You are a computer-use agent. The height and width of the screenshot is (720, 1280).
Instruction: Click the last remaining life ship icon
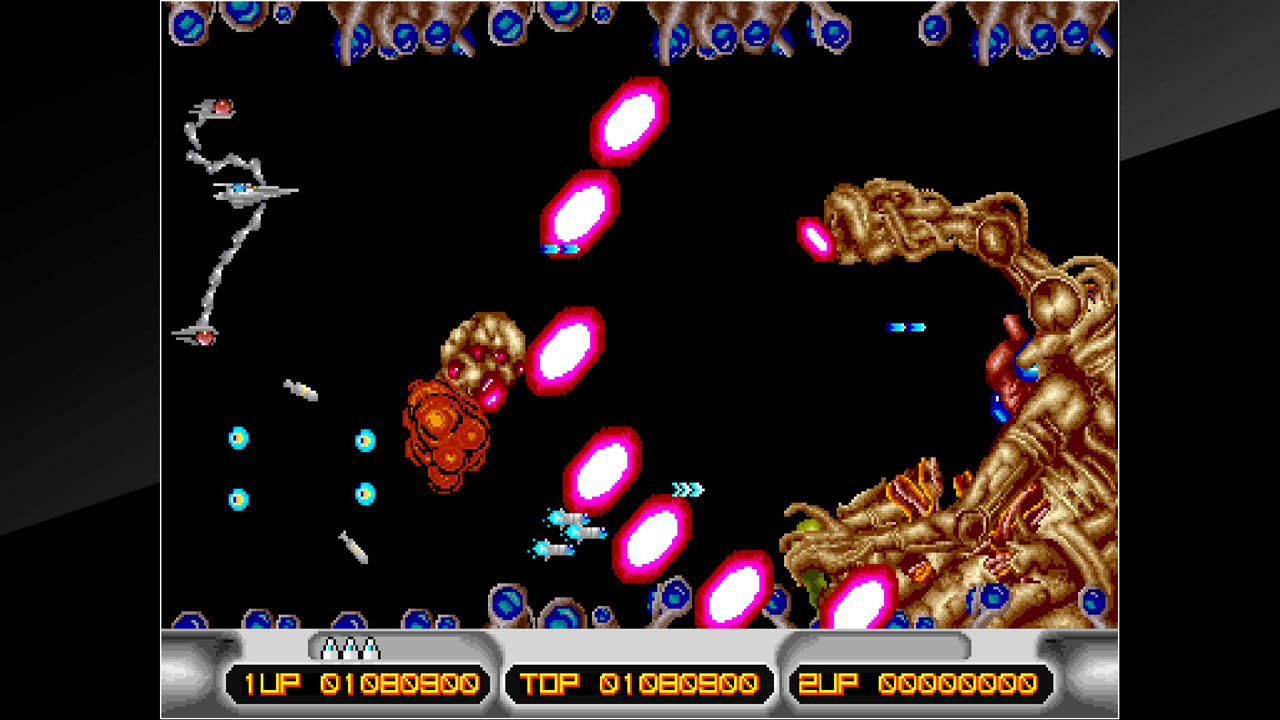pos(370,650)
